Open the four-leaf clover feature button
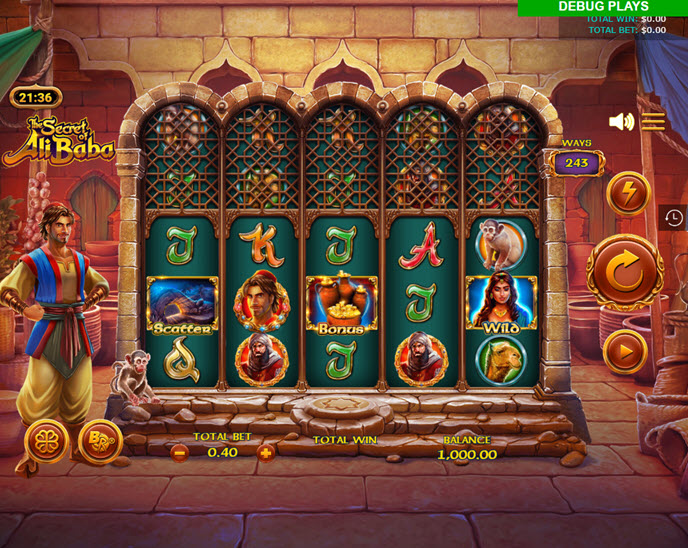Viewport: 688px width, 548px height. [46, 442]
